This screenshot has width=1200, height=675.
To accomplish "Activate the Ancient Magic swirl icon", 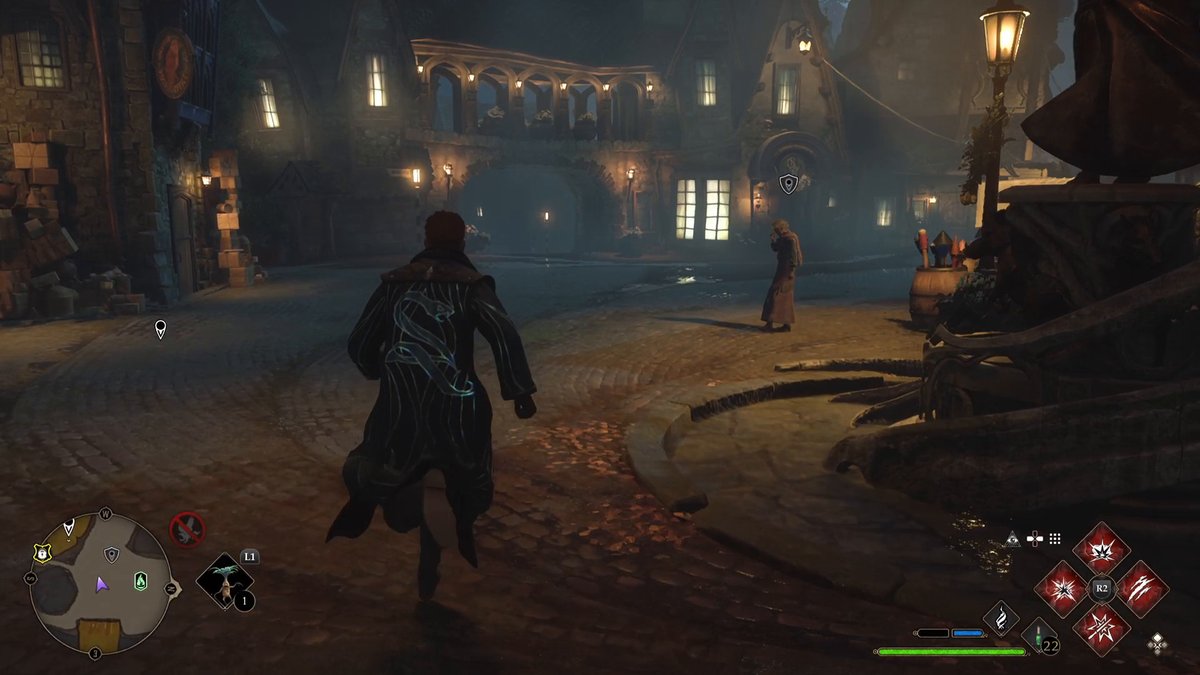I will [x=1001, y=618].
